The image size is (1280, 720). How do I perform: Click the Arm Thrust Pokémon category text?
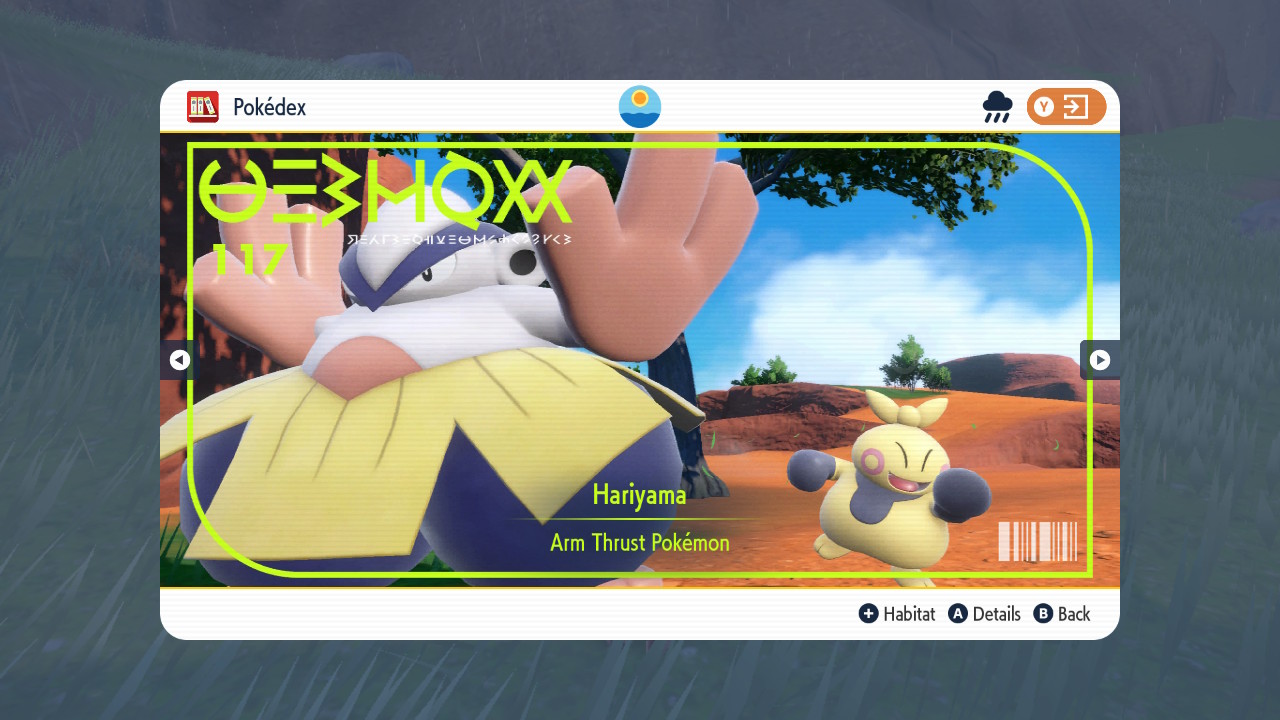[639, 542]
